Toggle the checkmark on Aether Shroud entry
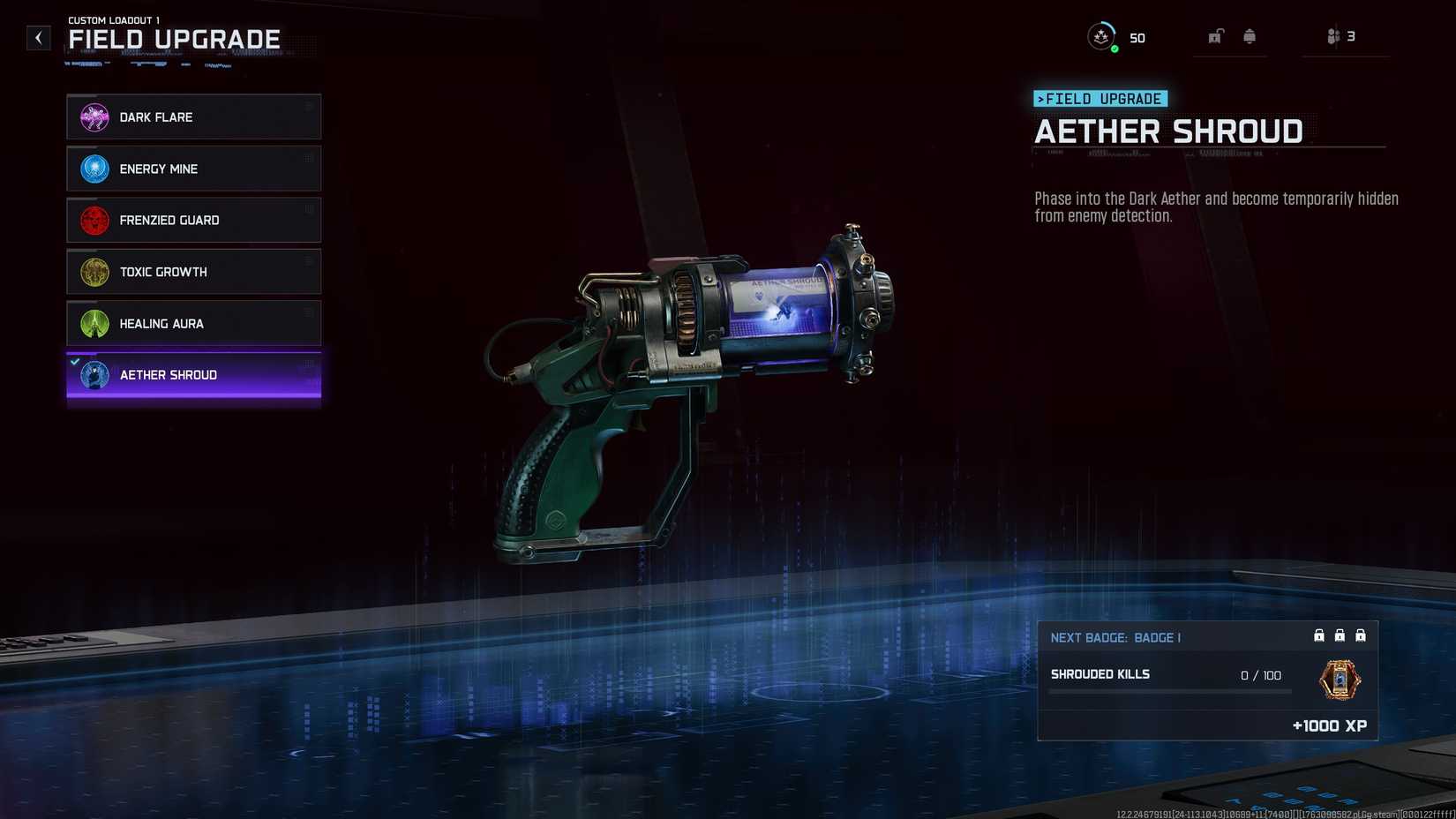 [x=75, y=360]
